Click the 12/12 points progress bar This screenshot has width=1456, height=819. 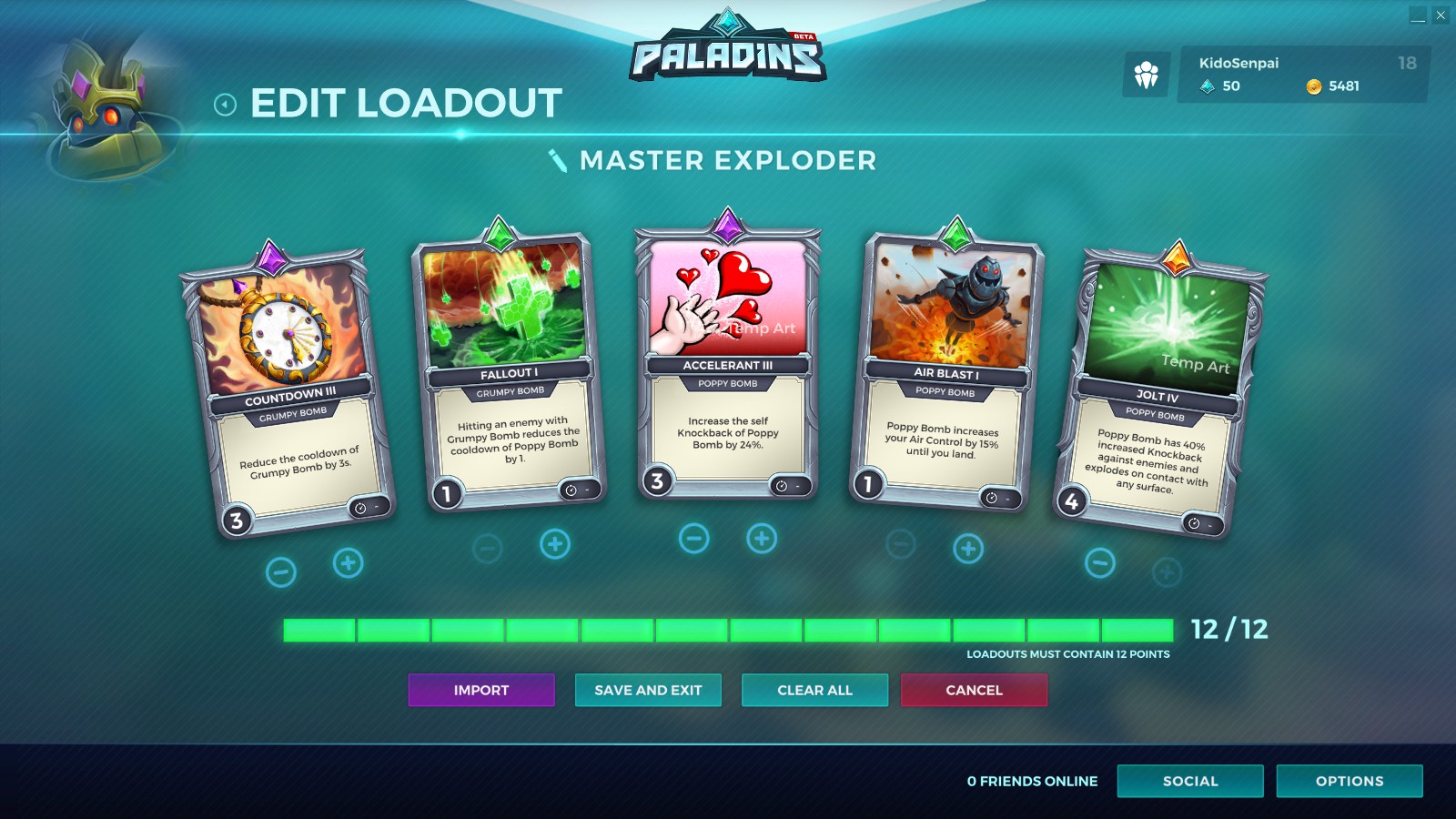click(728, 630)
